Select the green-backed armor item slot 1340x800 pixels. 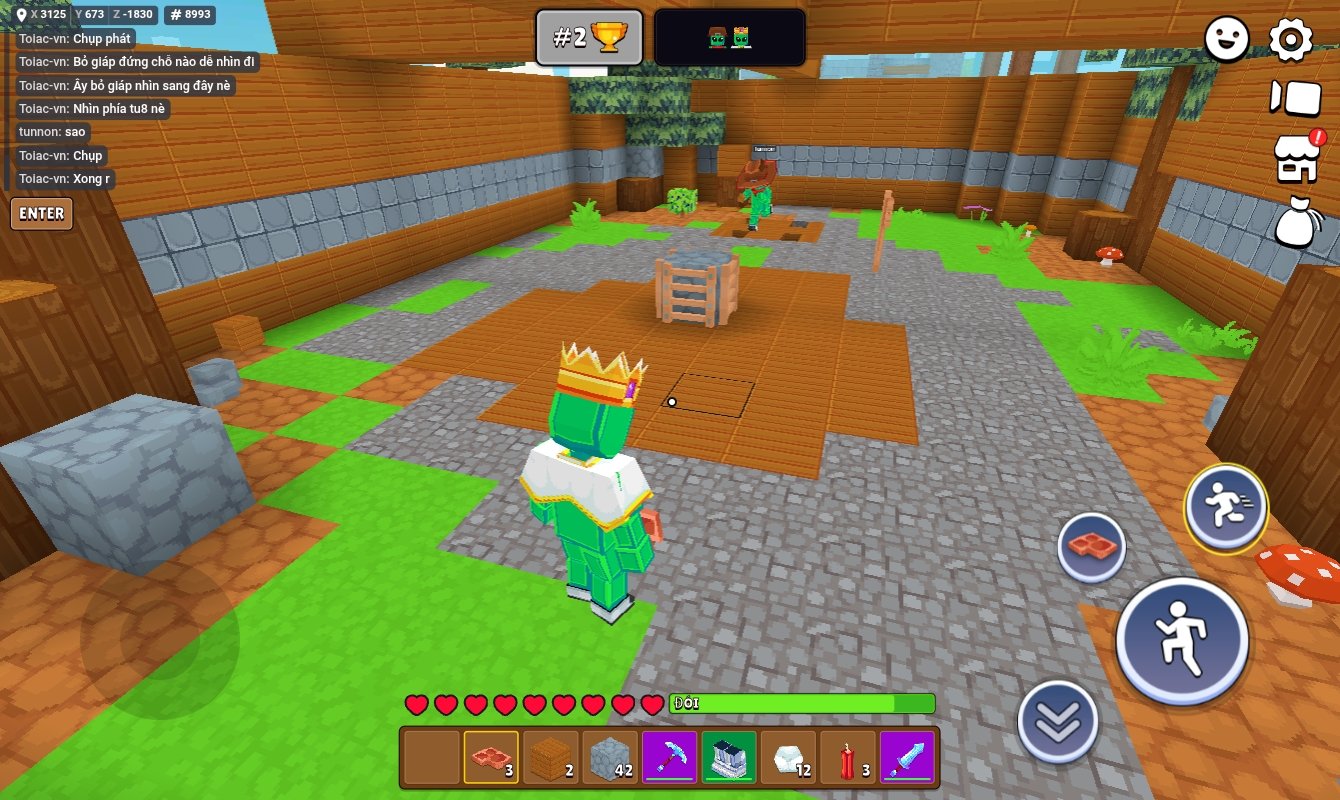[x=728, y=758]
